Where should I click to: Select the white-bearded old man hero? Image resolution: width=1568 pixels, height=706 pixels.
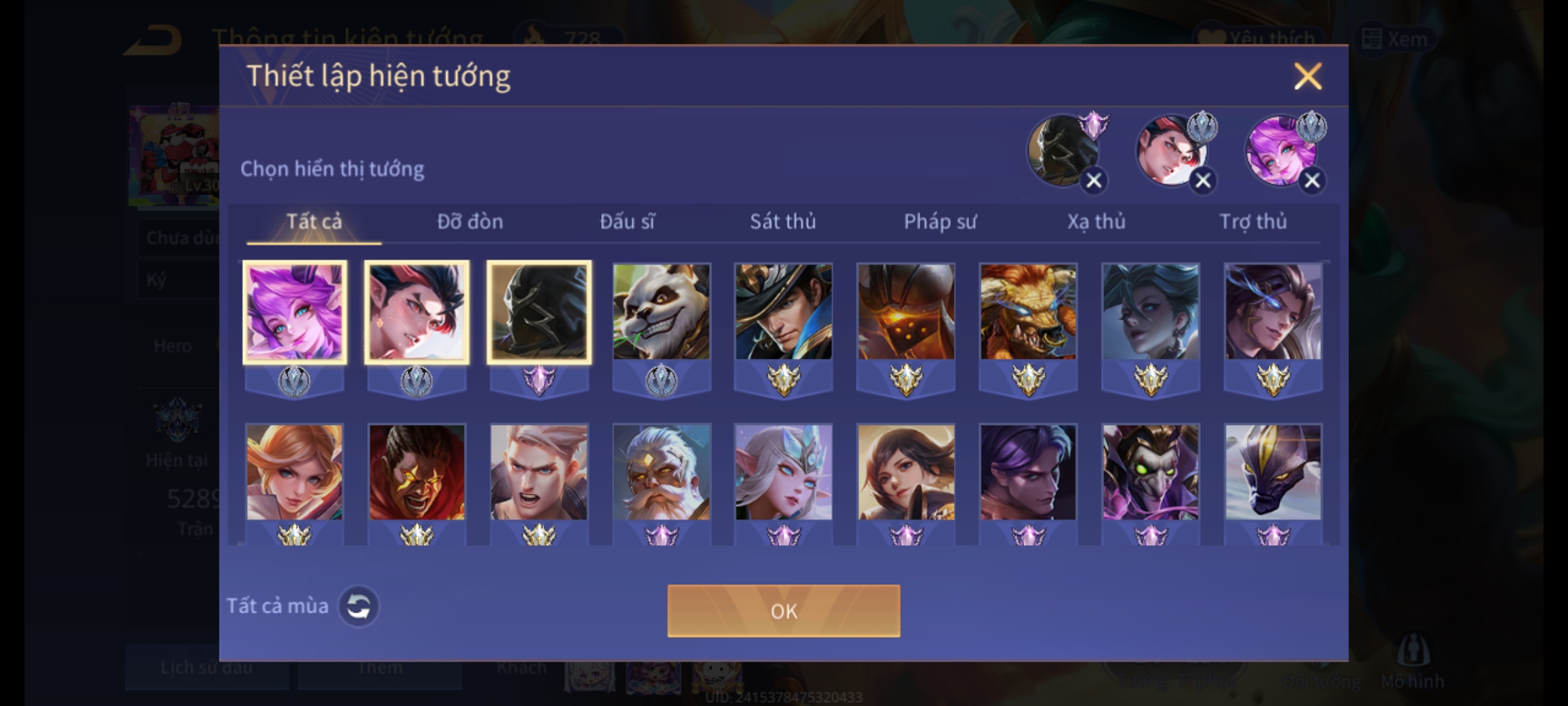661,472
